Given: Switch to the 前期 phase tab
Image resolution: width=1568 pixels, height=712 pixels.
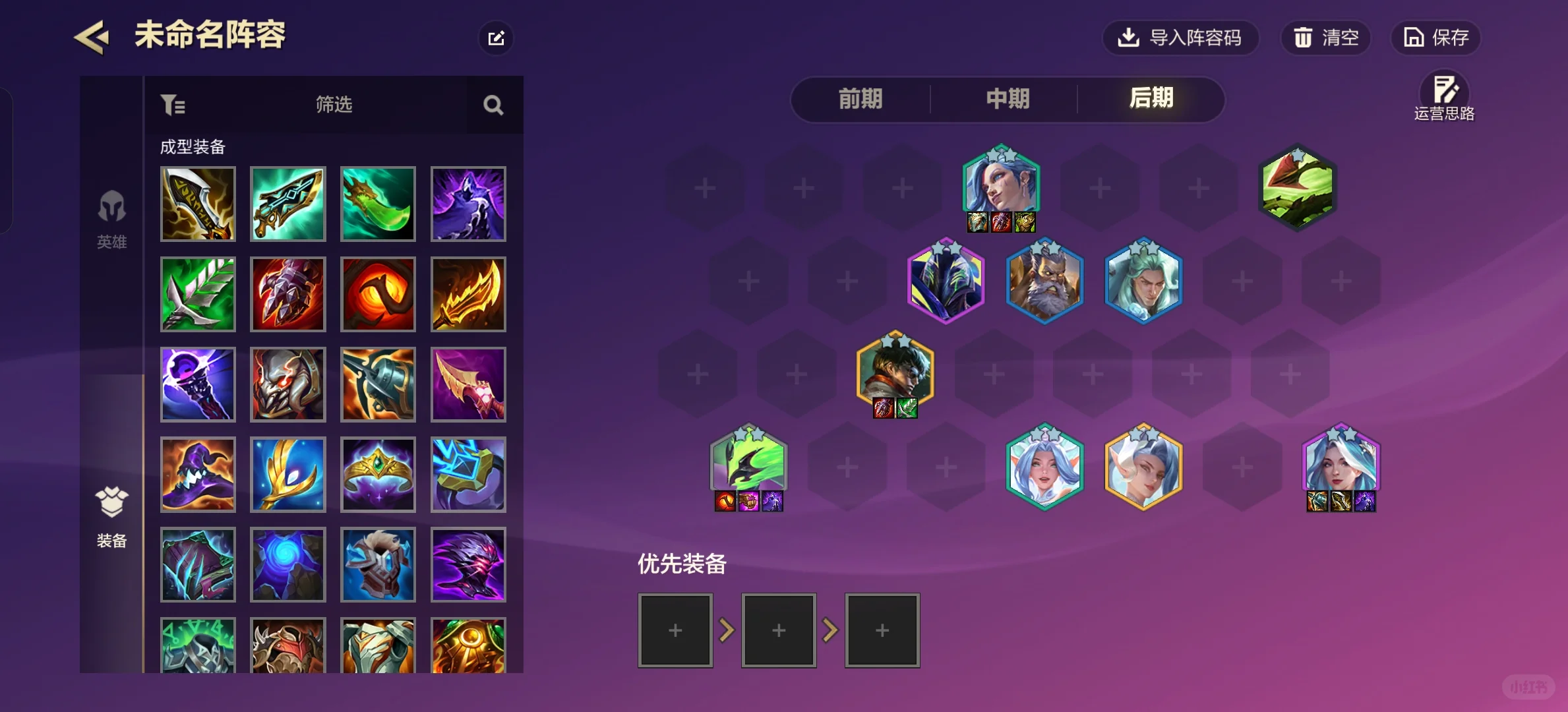Looking at the screenshot, I should pyautogui.click(x=859, y=100).
